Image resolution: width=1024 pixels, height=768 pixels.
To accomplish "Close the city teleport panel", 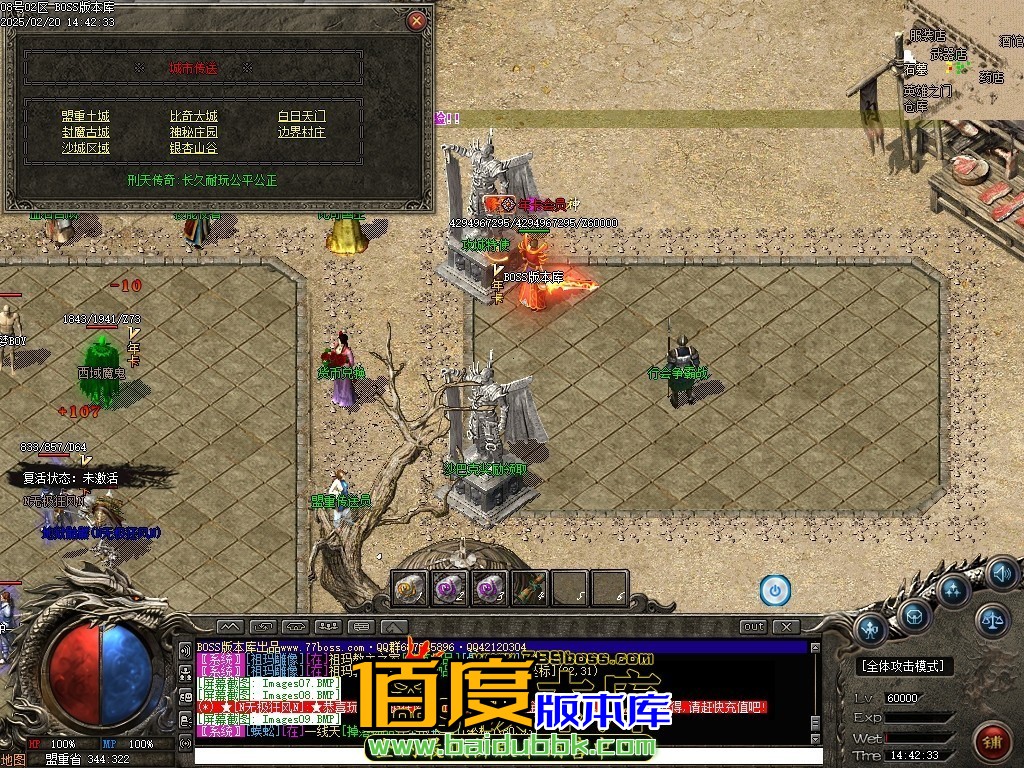I will 417,20.
